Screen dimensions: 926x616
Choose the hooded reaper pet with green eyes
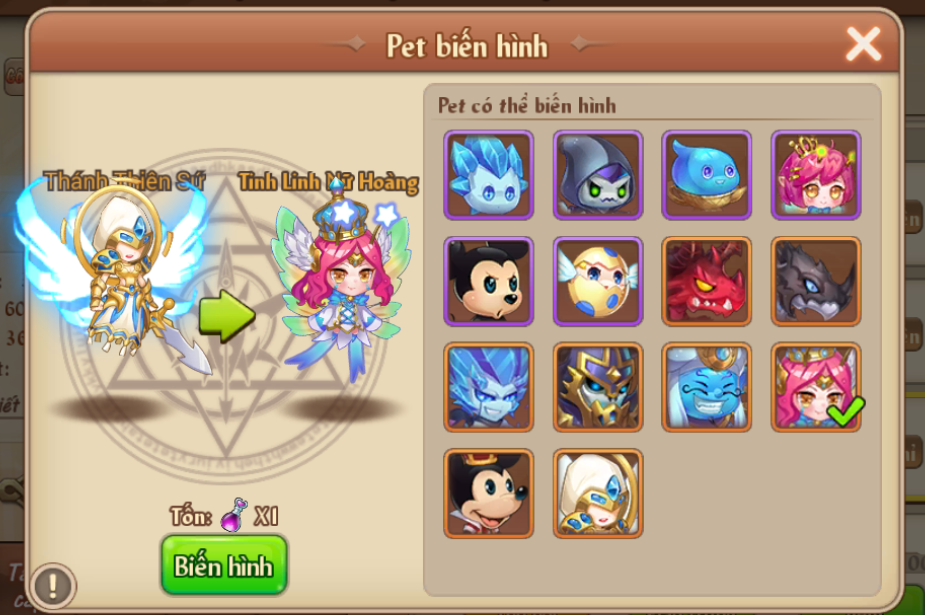[598, 175]
